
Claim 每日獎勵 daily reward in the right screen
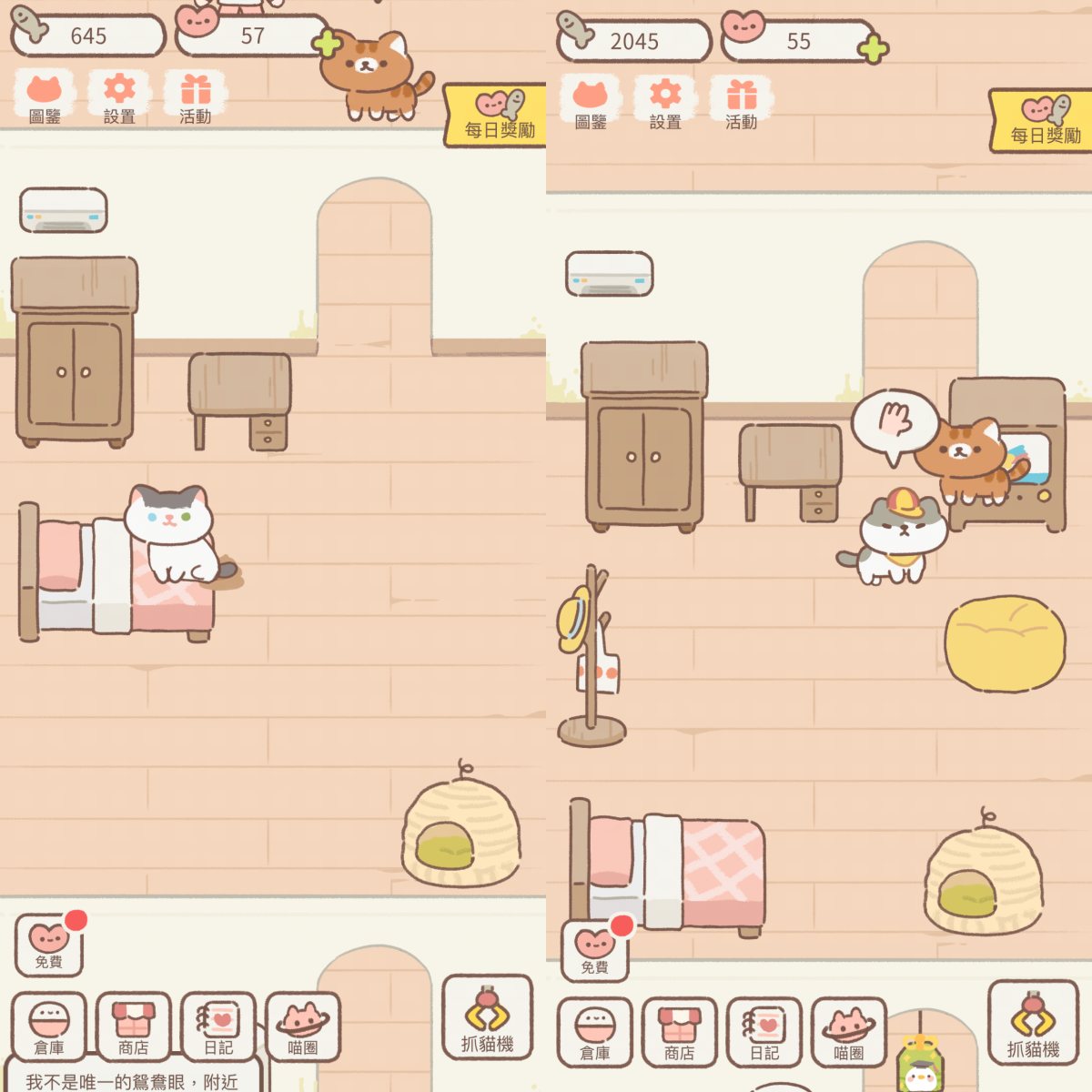pos(1043,121)
